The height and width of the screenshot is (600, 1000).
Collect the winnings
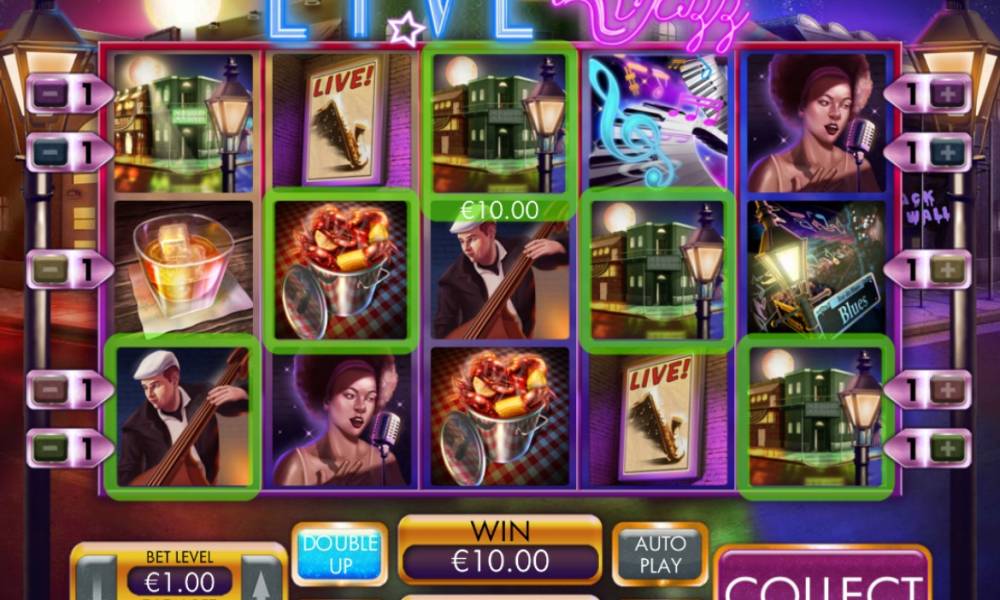tap(822, 580)
